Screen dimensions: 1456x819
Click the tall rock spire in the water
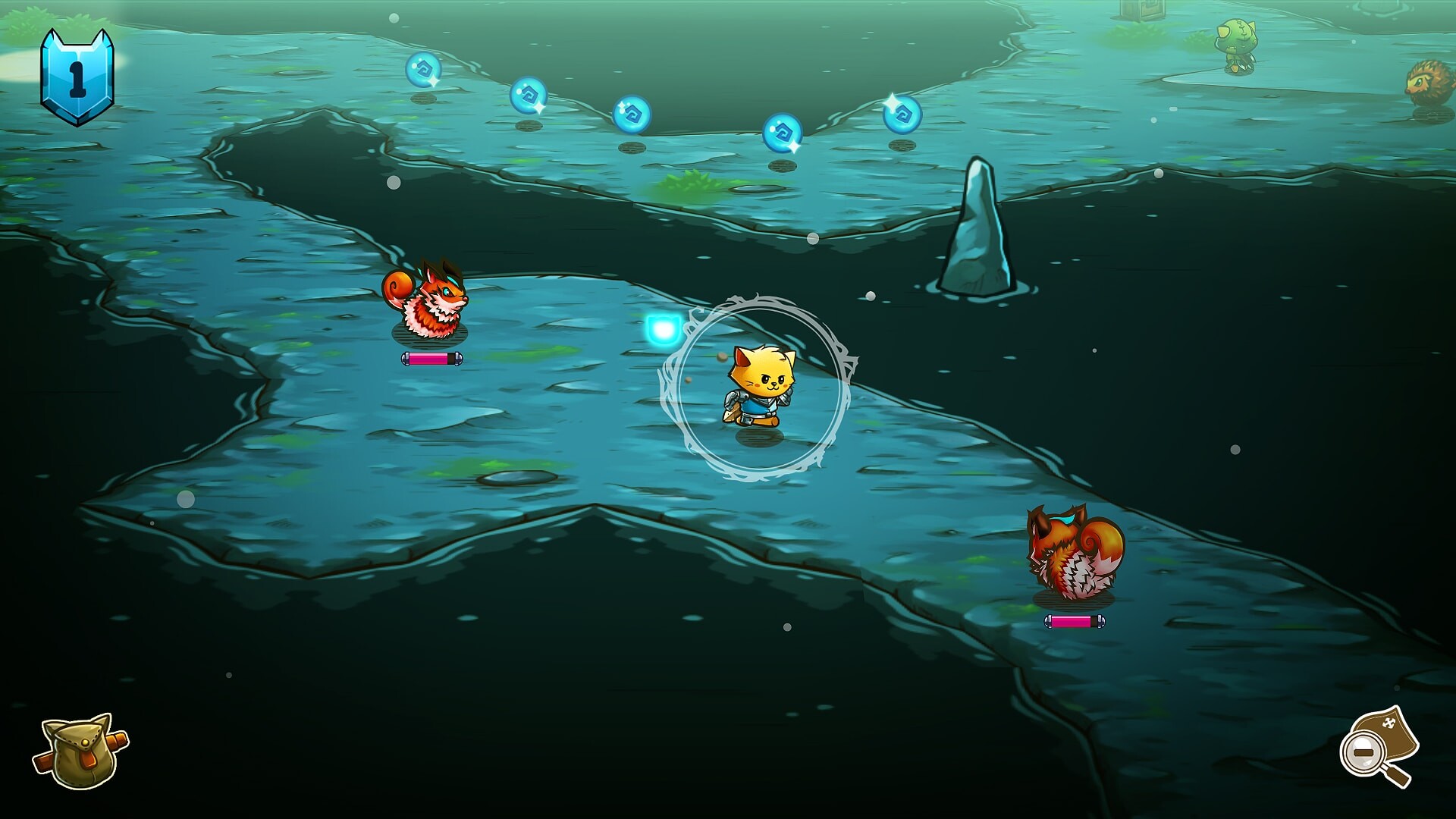point(978,220)
